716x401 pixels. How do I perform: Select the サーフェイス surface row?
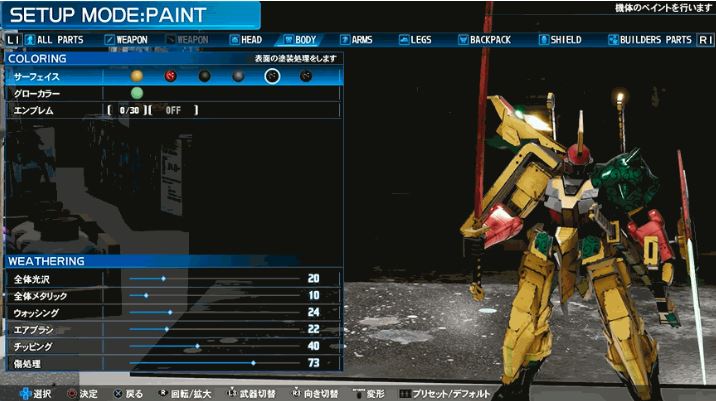60,76
